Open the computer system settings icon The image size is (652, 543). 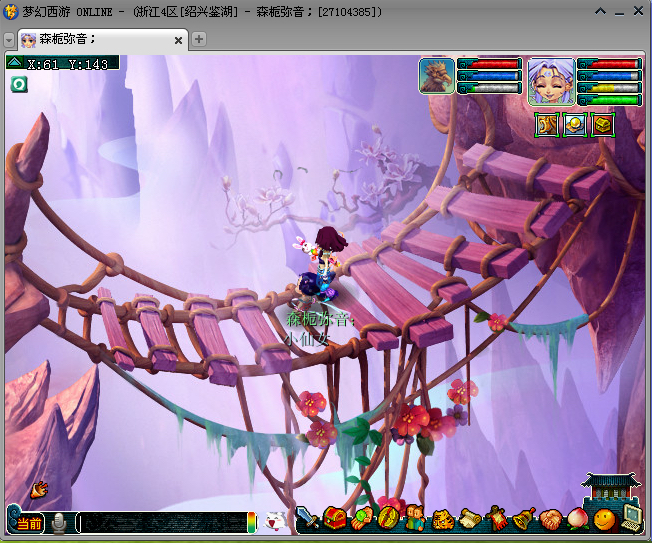tap(631, 518)
